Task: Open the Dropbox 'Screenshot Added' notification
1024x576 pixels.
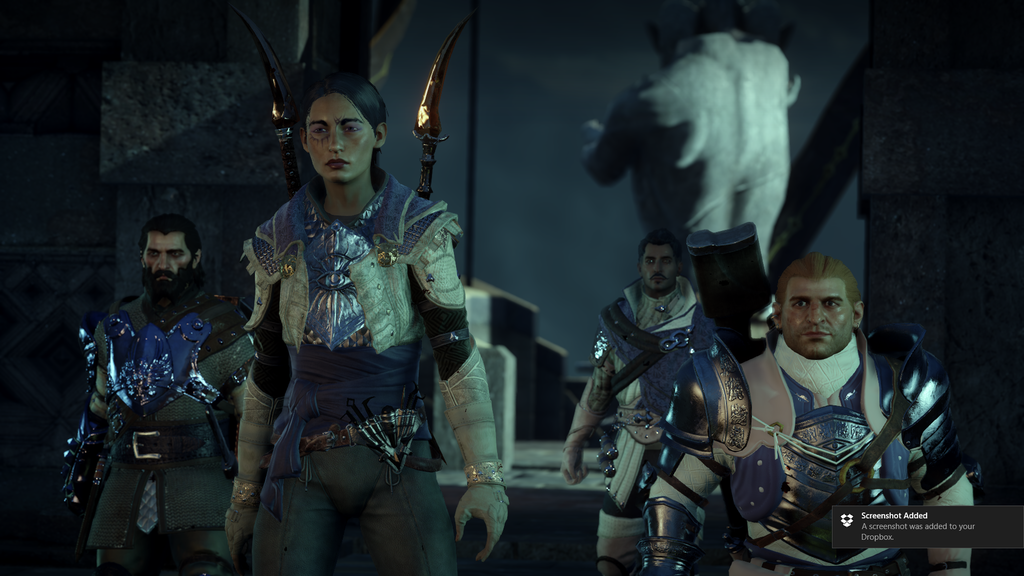Action: click(x=927, y=526)
